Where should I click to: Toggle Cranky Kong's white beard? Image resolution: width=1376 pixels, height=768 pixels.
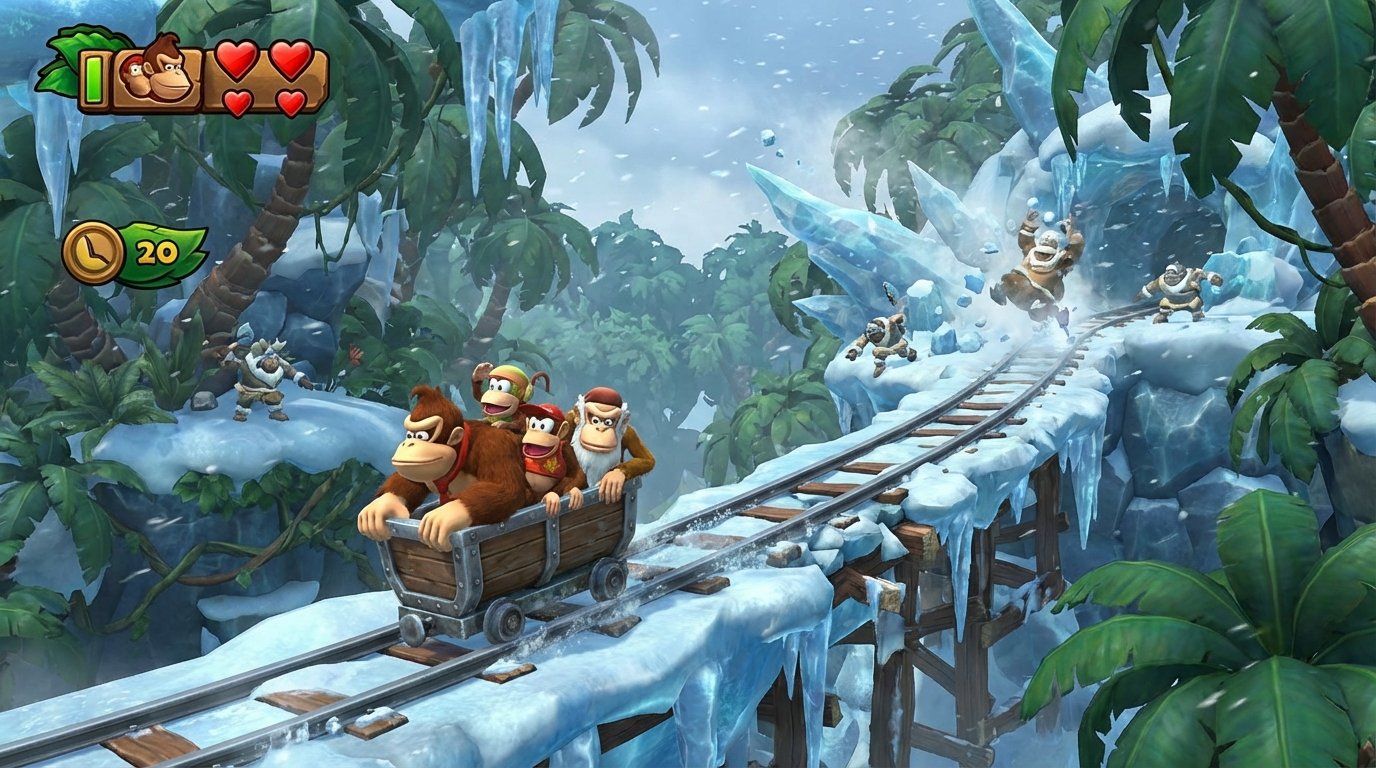(x=596, y=462)
